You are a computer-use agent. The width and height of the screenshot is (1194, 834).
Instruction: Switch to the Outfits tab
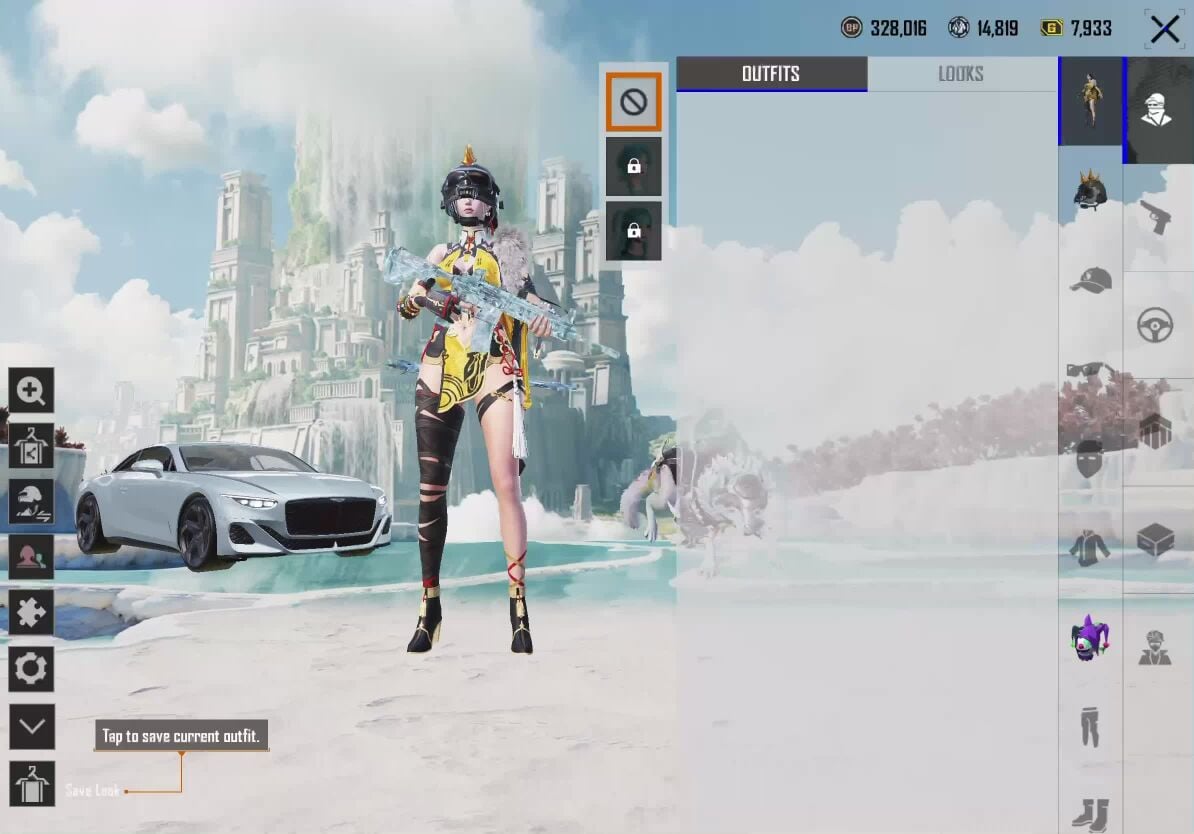point(771,74)
